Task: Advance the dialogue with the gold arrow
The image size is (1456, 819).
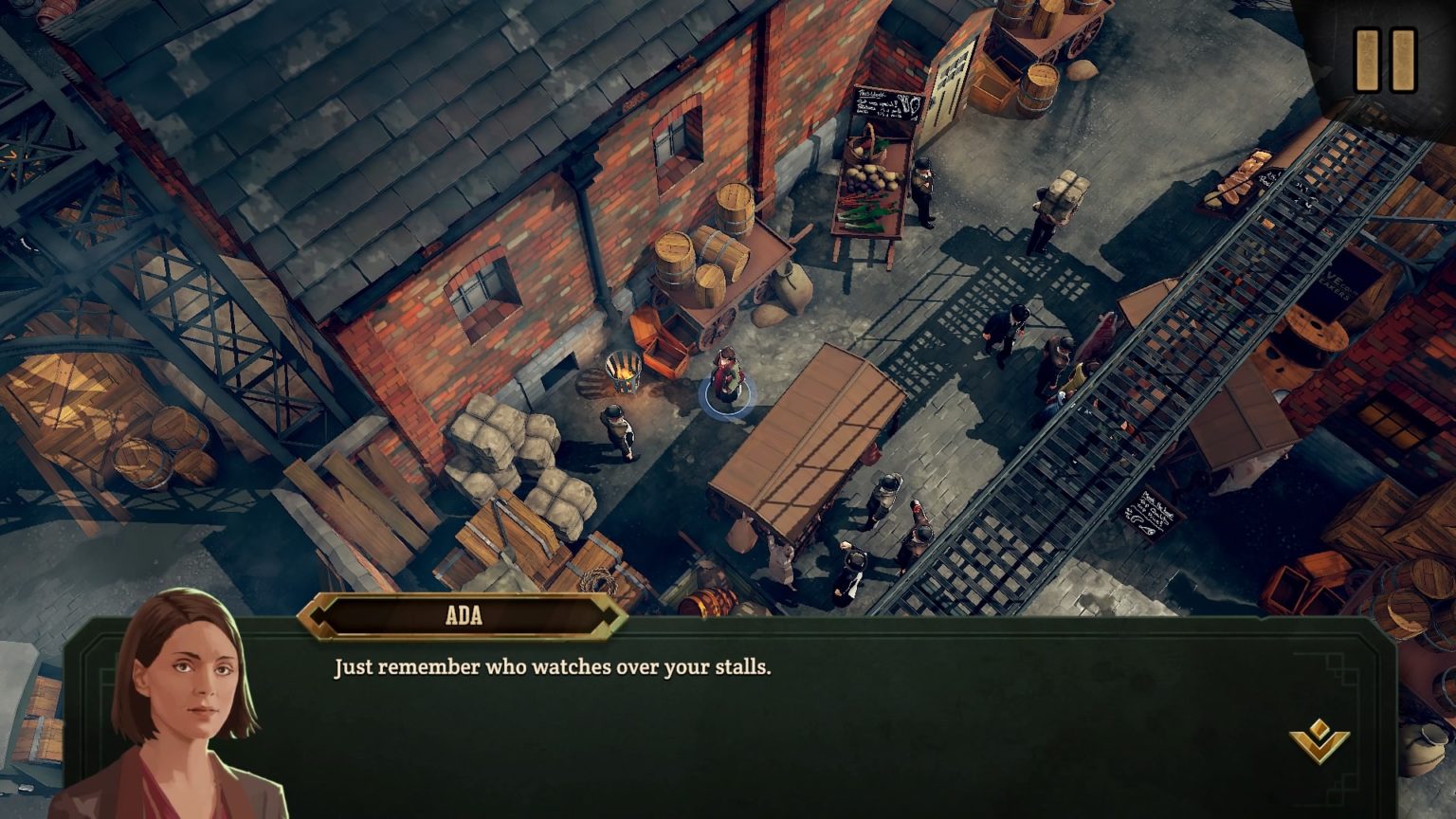Action: pyautogui.click(x=1319, y=740)
